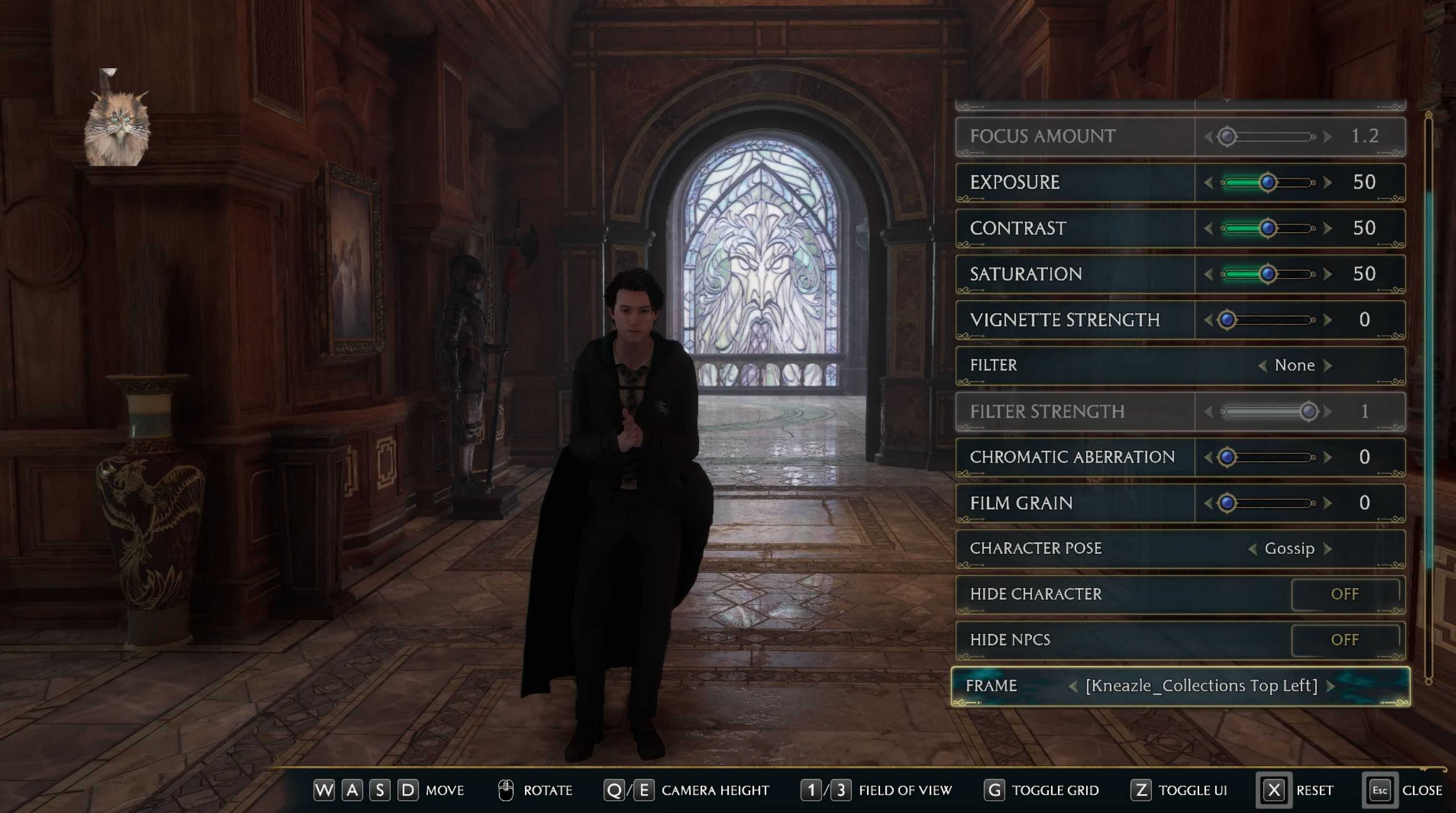Screen dimensions: 1456x813
Task: Toggle the Hide NPCs option
Action: click(1345, 640)
